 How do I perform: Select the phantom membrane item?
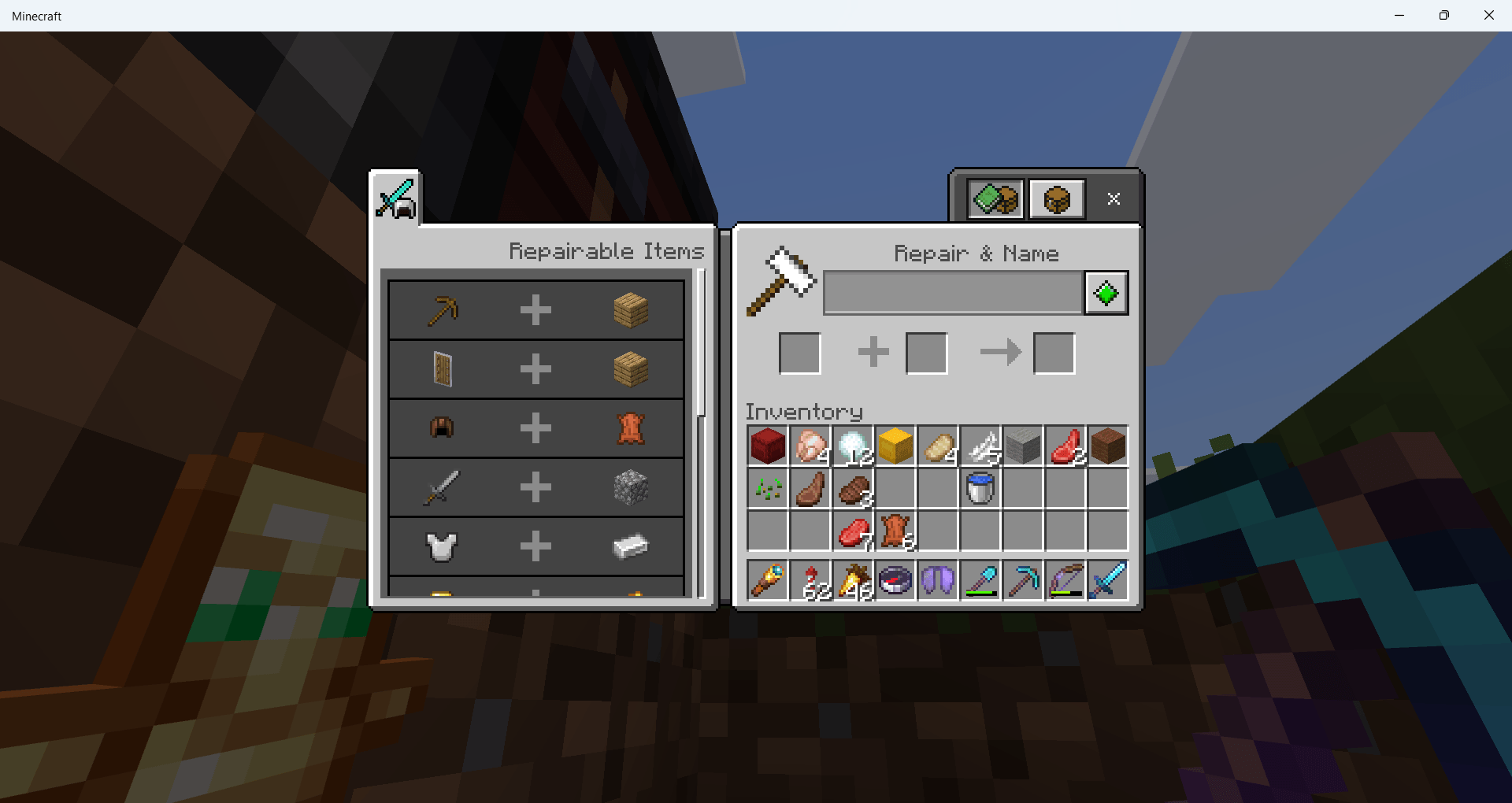(x=938, y=580)
